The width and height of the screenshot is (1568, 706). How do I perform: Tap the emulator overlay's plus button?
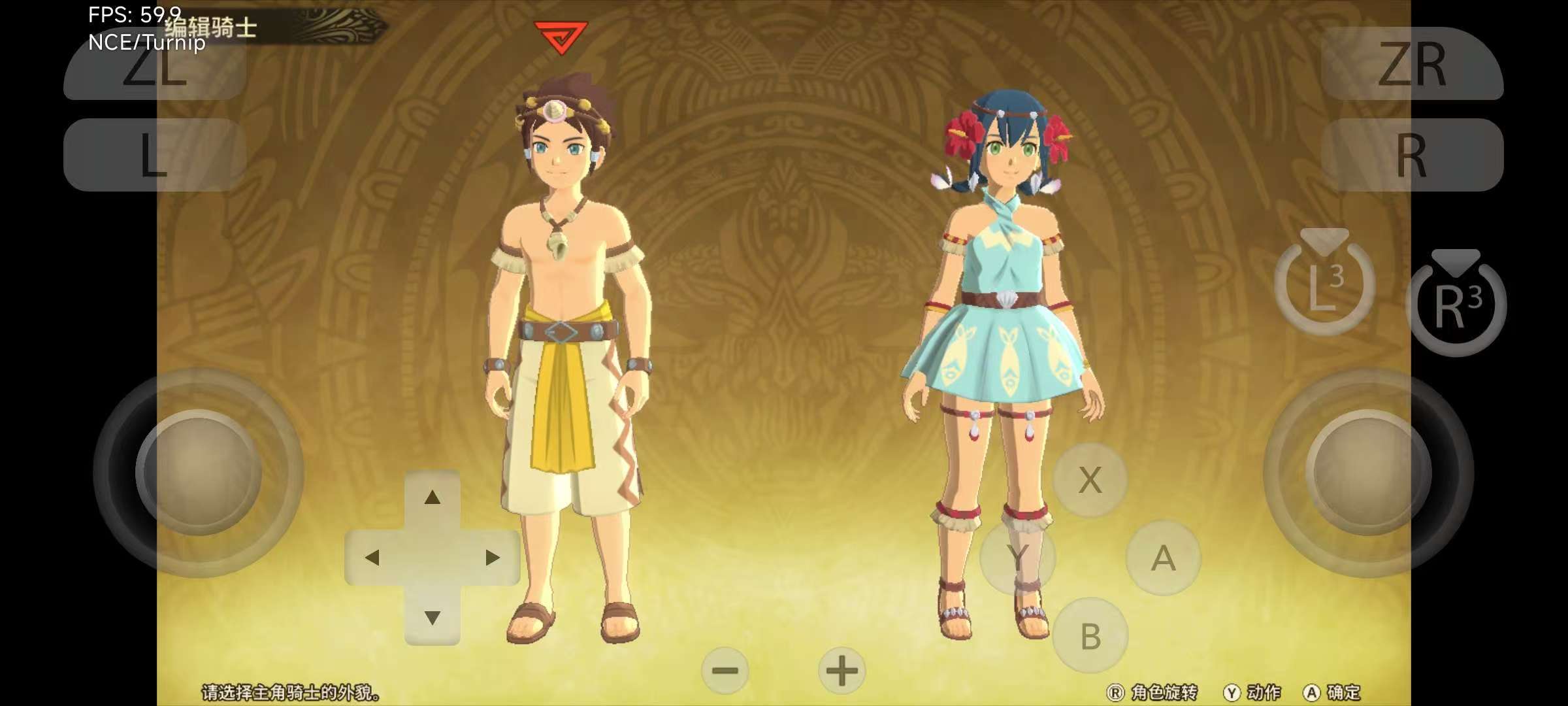[x=841, y=671]
